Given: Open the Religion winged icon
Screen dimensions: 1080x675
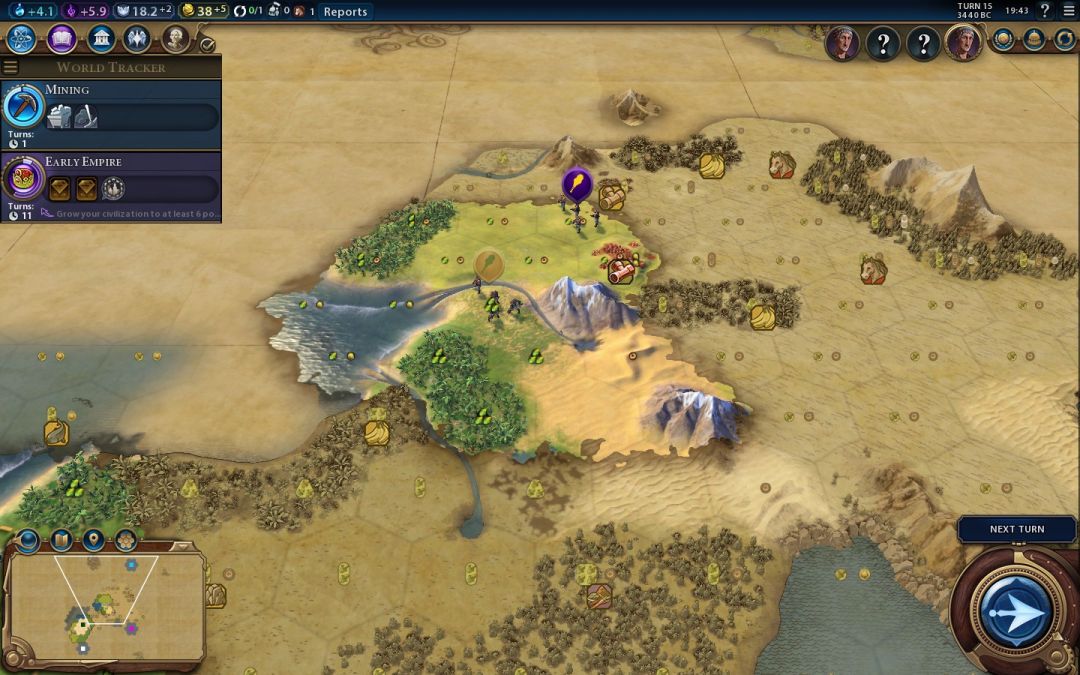Looking at the screenshot, I should point(137,39).
